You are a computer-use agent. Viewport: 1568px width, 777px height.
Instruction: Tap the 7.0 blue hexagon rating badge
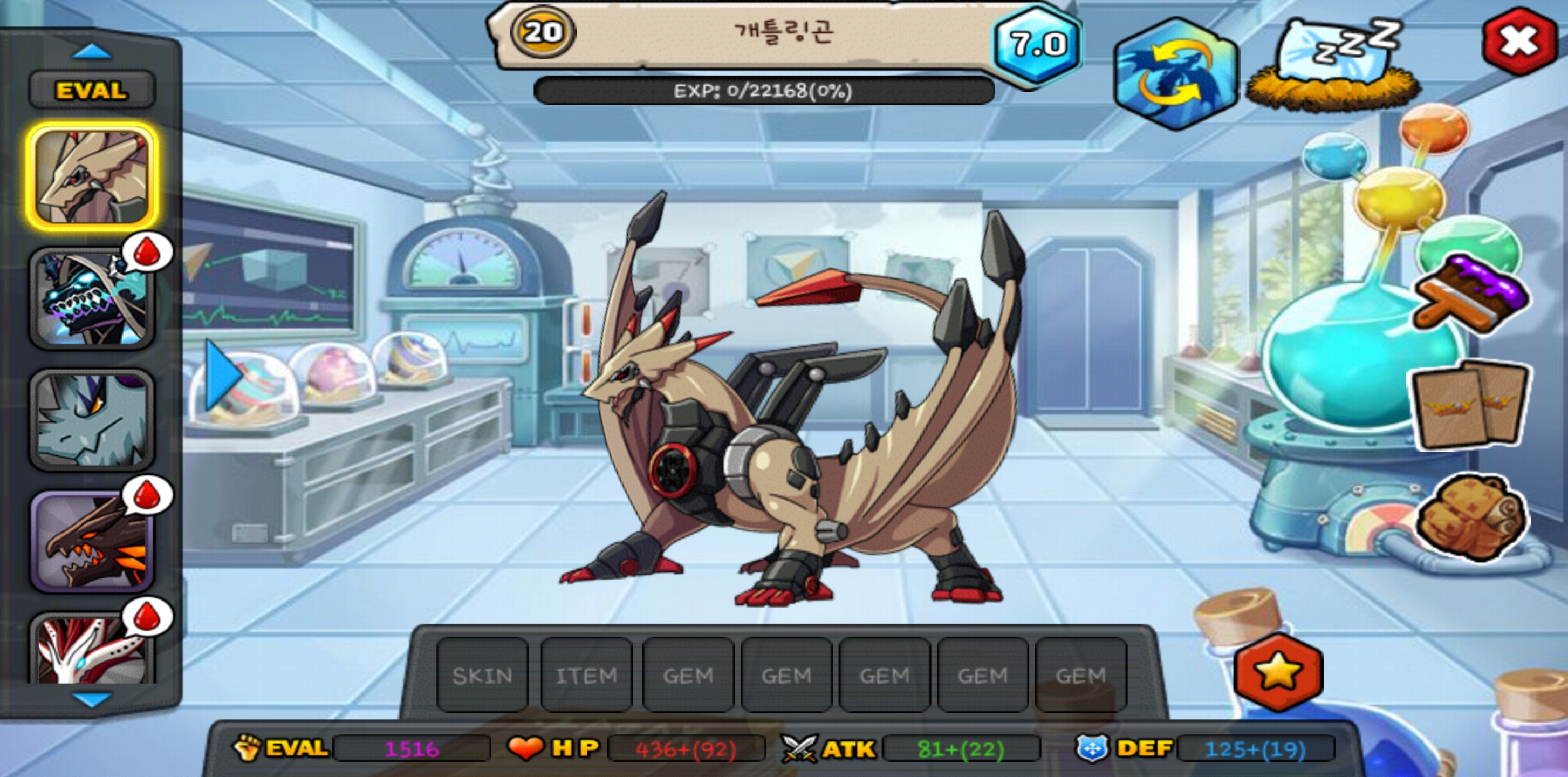1038,44
